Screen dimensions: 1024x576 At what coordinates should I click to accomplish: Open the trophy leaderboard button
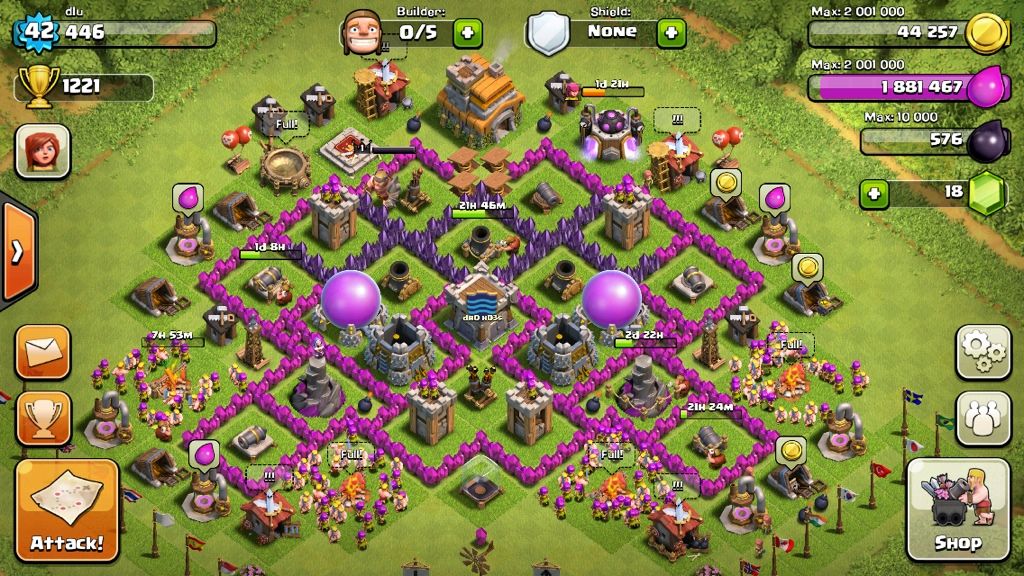tap(43, 418)
